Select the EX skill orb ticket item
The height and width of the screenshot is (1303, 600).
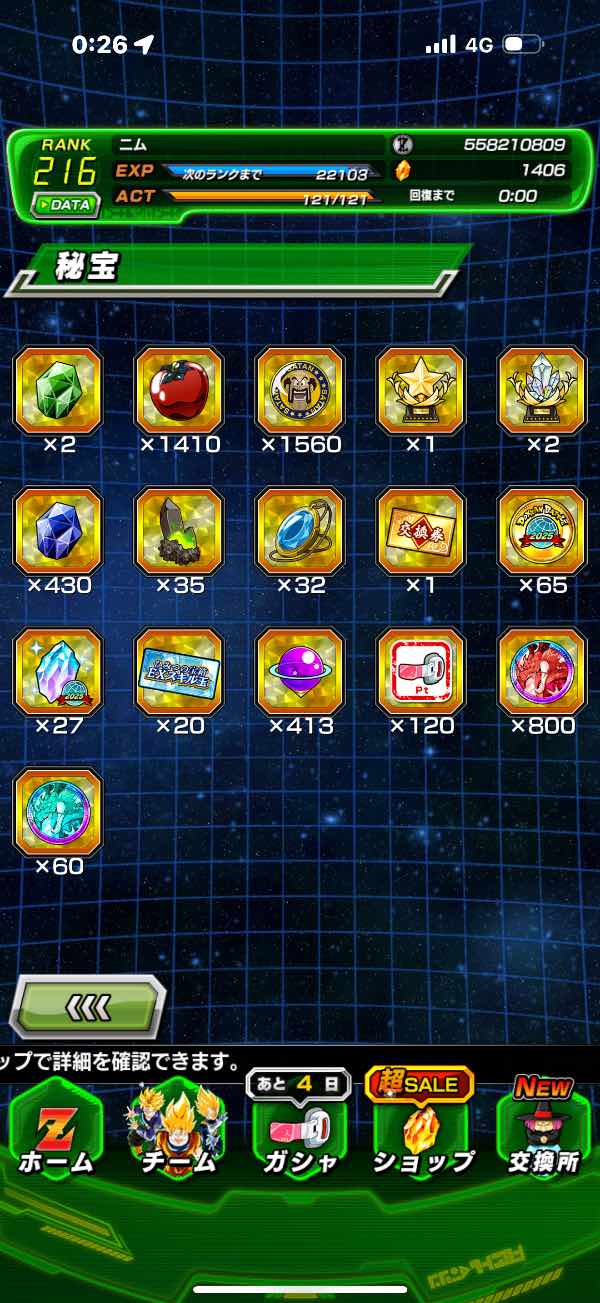(x=179, y=671)
